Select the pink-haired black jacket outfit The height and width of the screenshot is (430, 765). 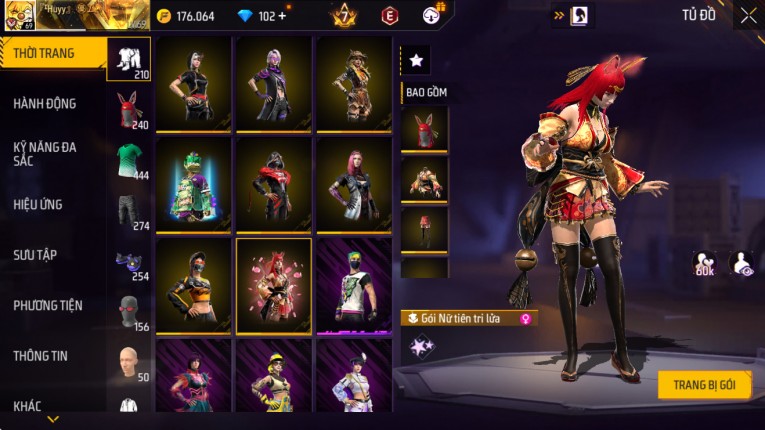[x=354, y=184]
